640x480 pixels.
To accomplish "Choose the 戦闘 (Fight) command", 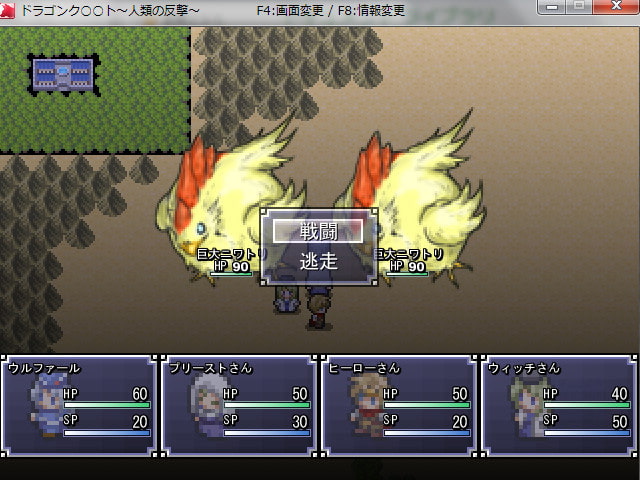I will [x=318, y=231].
